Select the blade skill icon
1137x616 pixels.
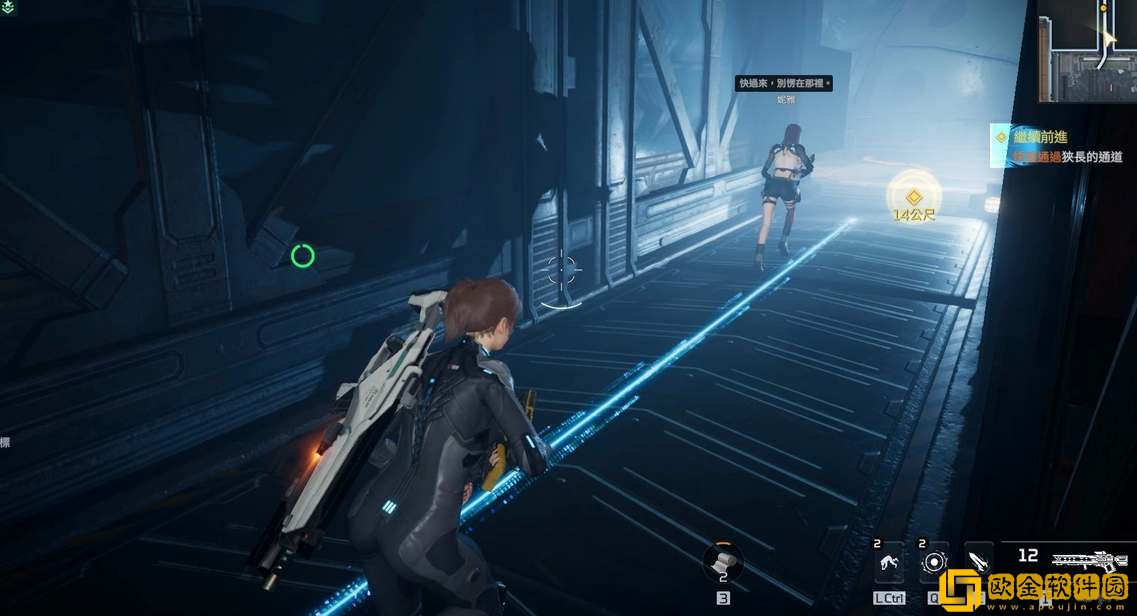click(978, 562)
